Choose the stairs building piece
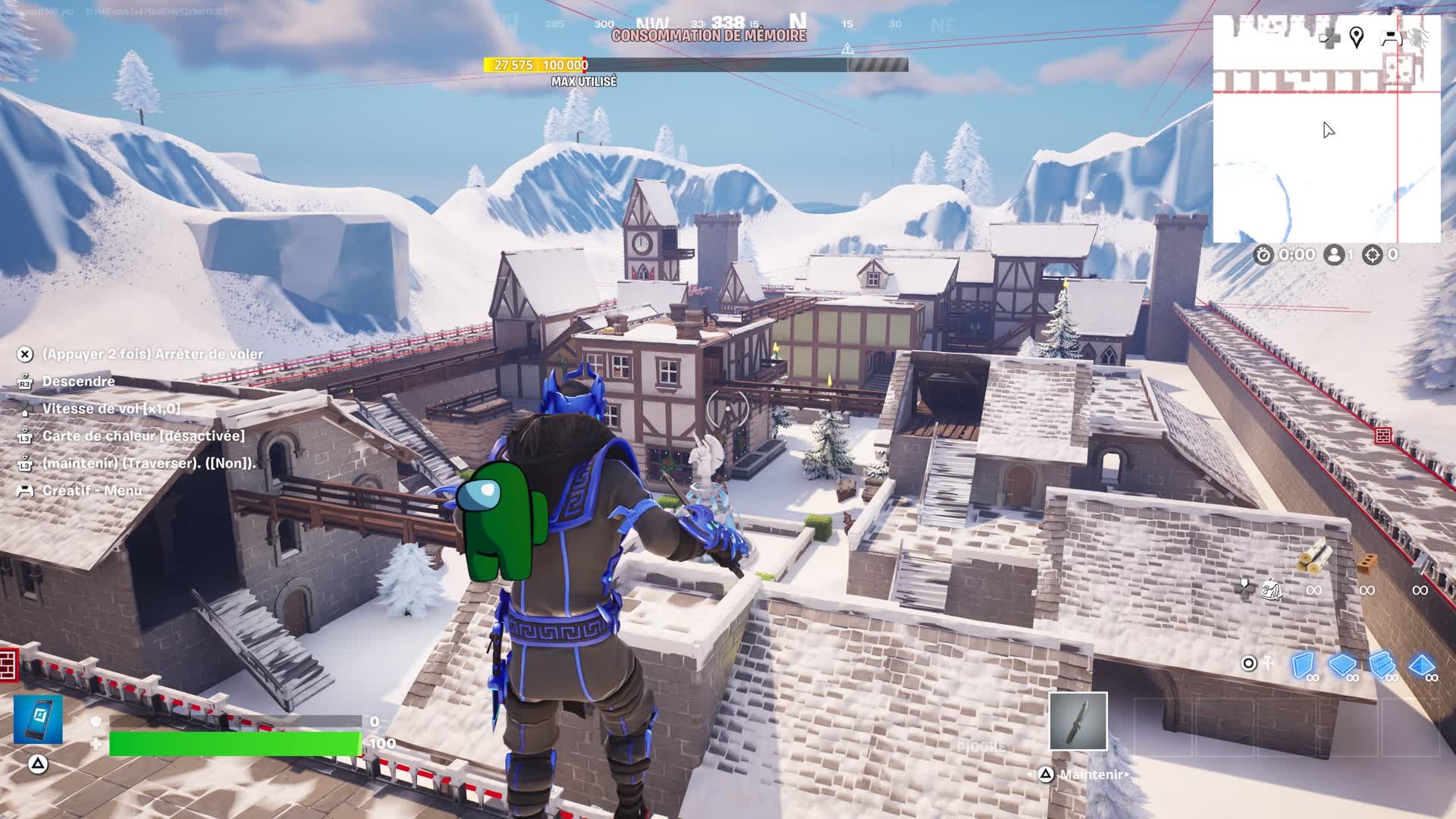This screenshot has width=1456, height=819. point(1382,665)
